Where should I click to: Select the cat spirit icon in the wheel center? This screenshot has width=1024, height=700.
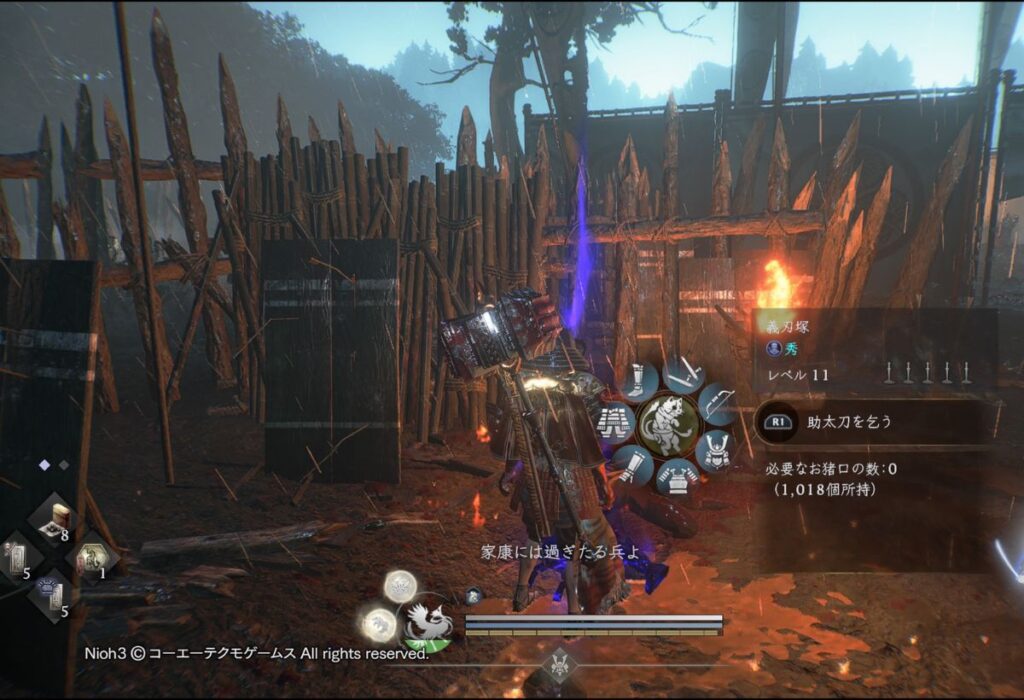coord(668,426)
